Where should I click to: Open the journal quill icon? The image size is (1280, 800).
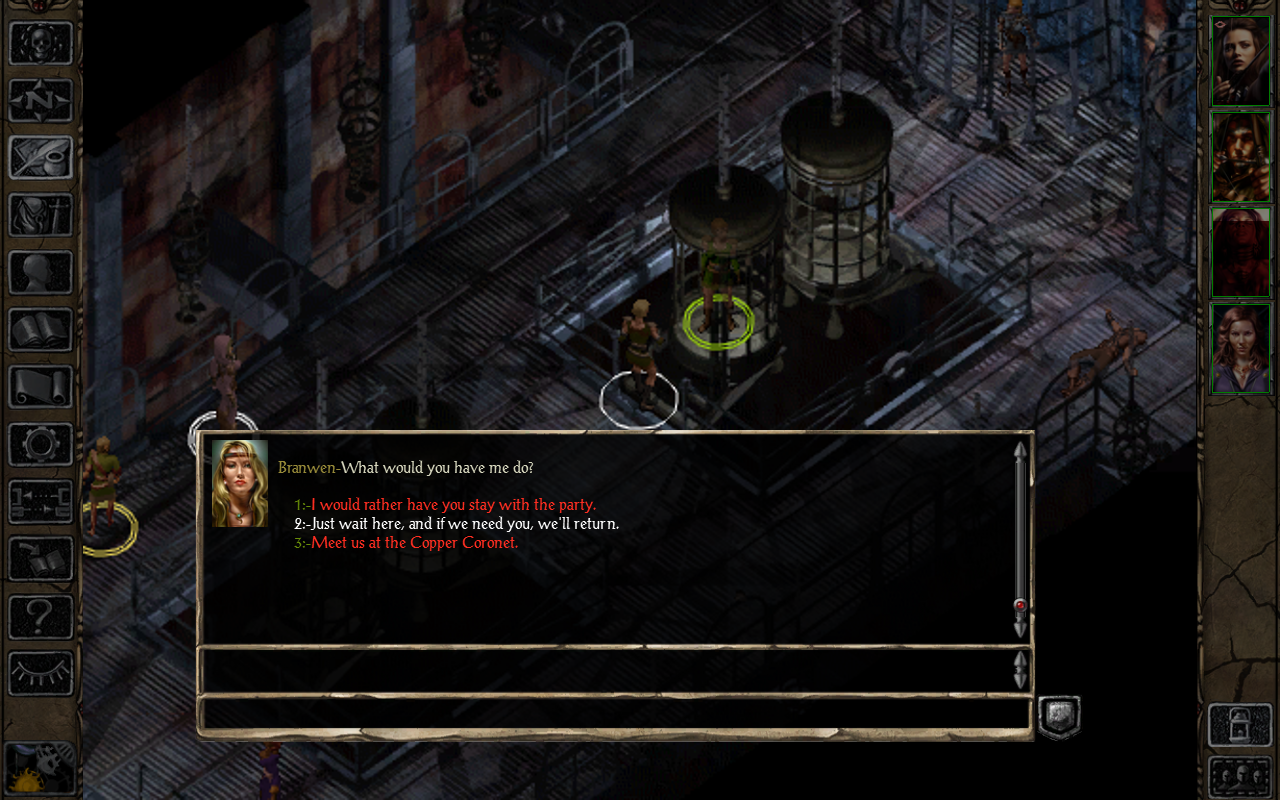[41, 158]
